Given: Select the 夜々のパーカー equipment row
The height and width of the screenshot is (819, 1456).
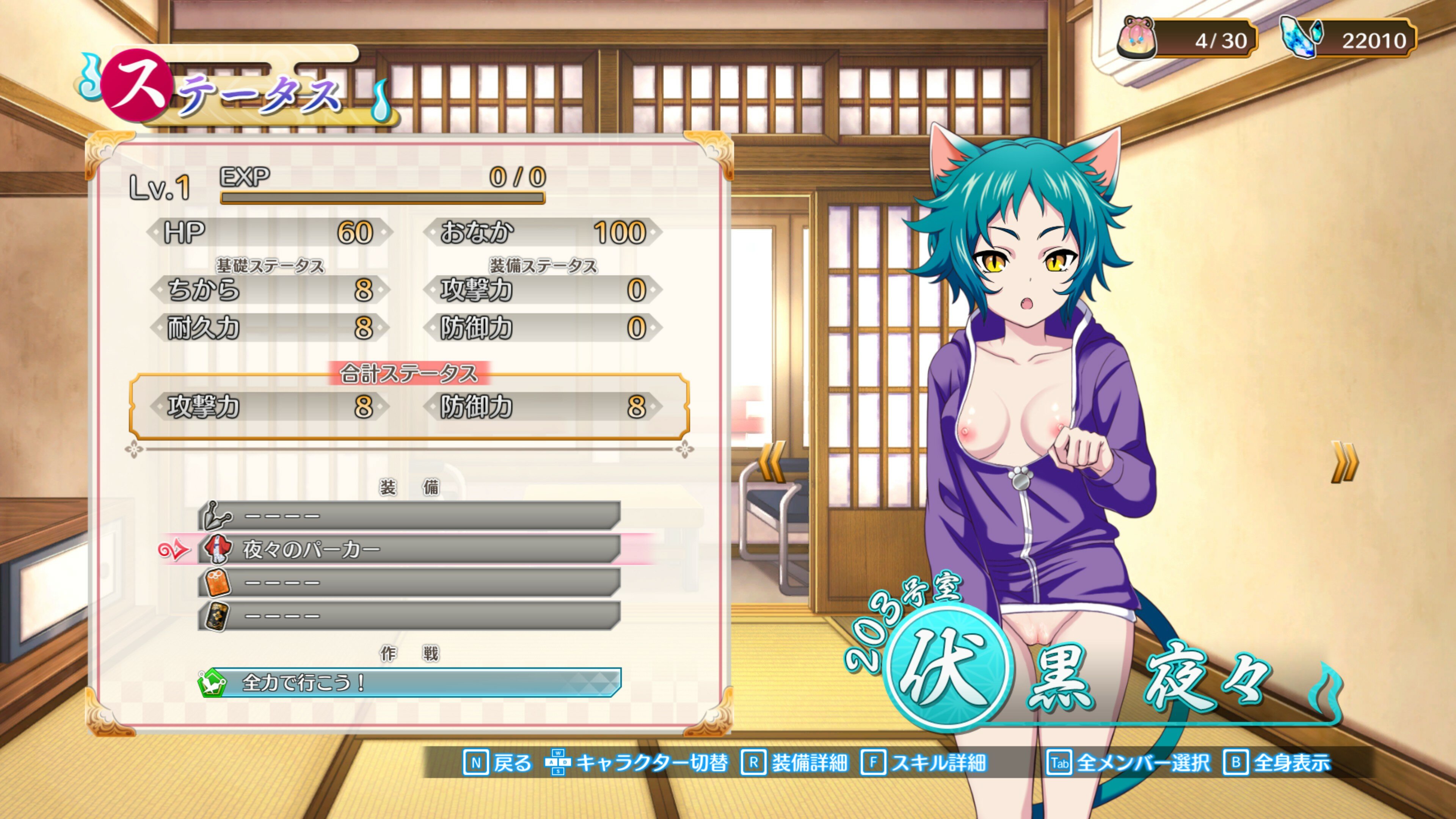Looking at the screenshot, I should 409,549.
